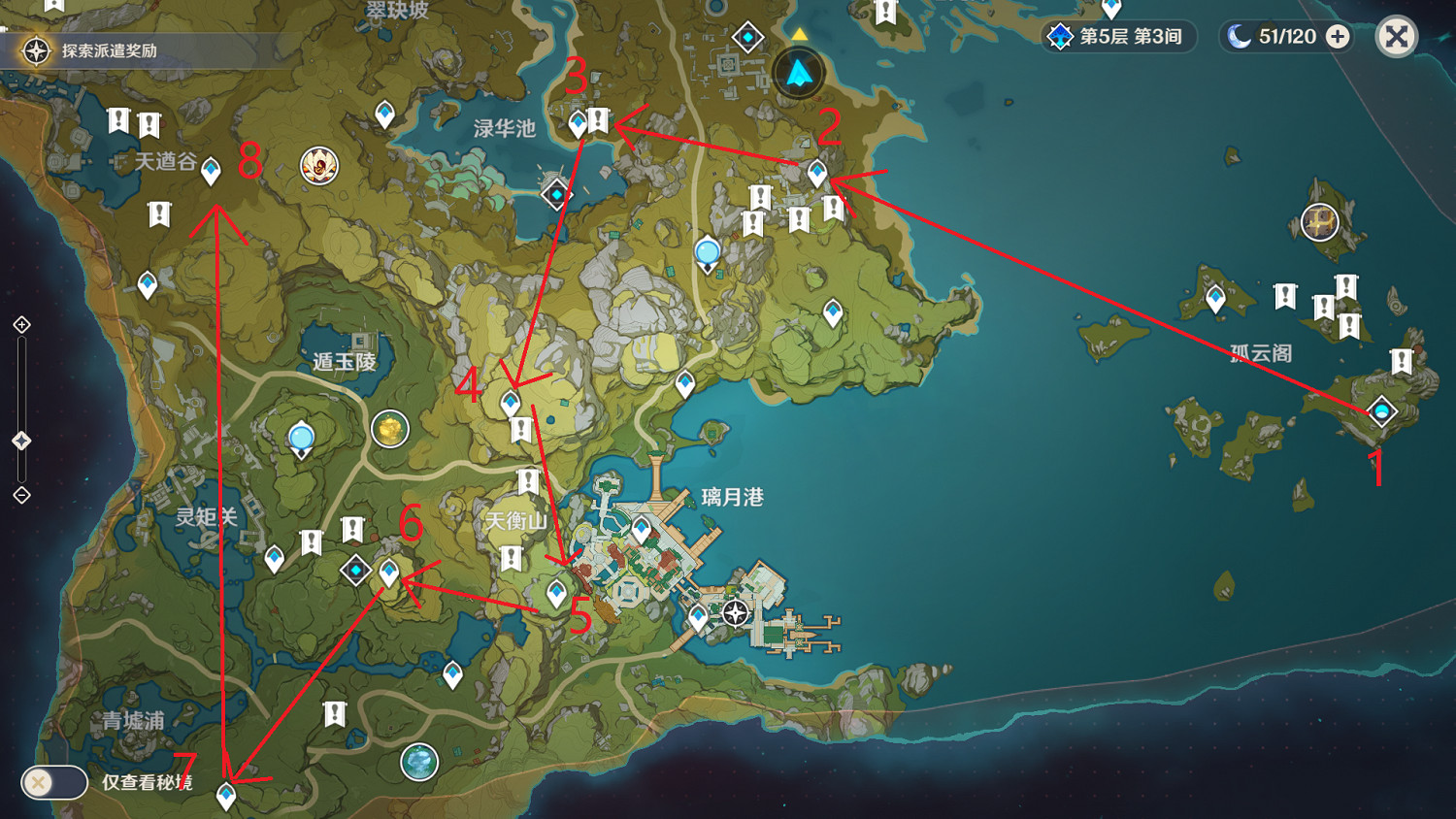
Task: Select the teleport waypoint labeled 1 near 孤云阁
Action: tap(1382, 411)
